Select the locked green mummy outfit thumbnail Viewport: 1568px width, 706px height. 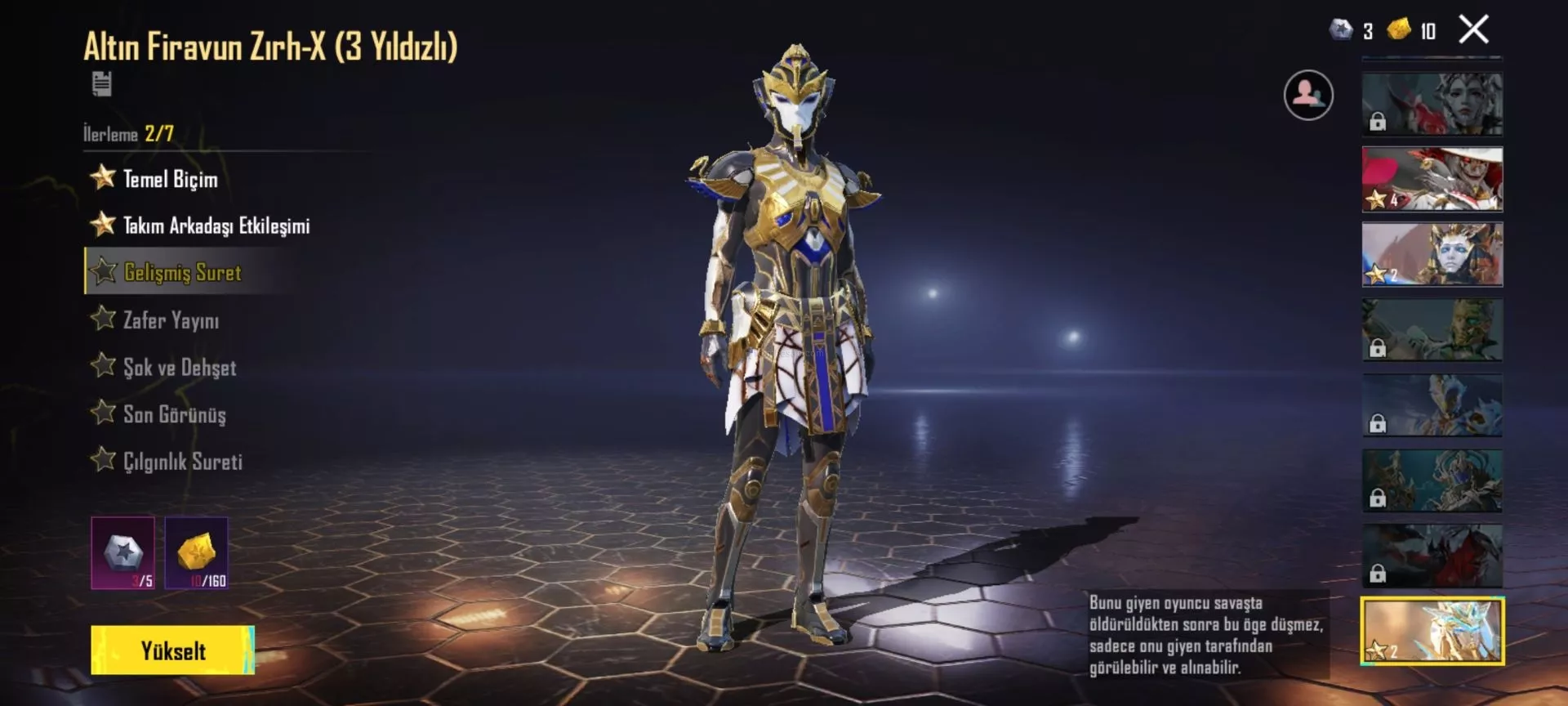click(1432, 329)
